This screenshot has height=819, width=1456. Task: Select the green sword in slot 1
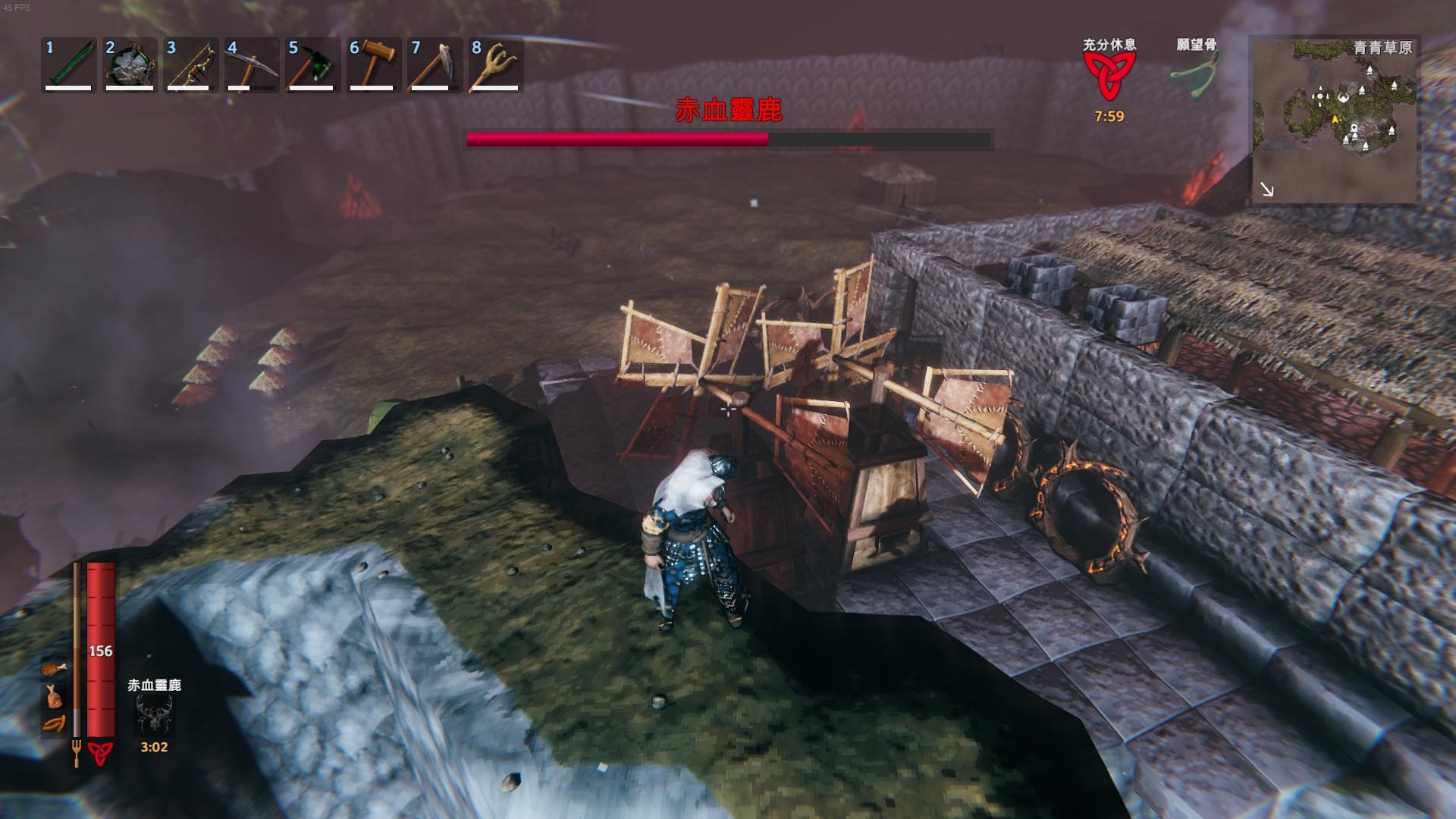[68, 65]
